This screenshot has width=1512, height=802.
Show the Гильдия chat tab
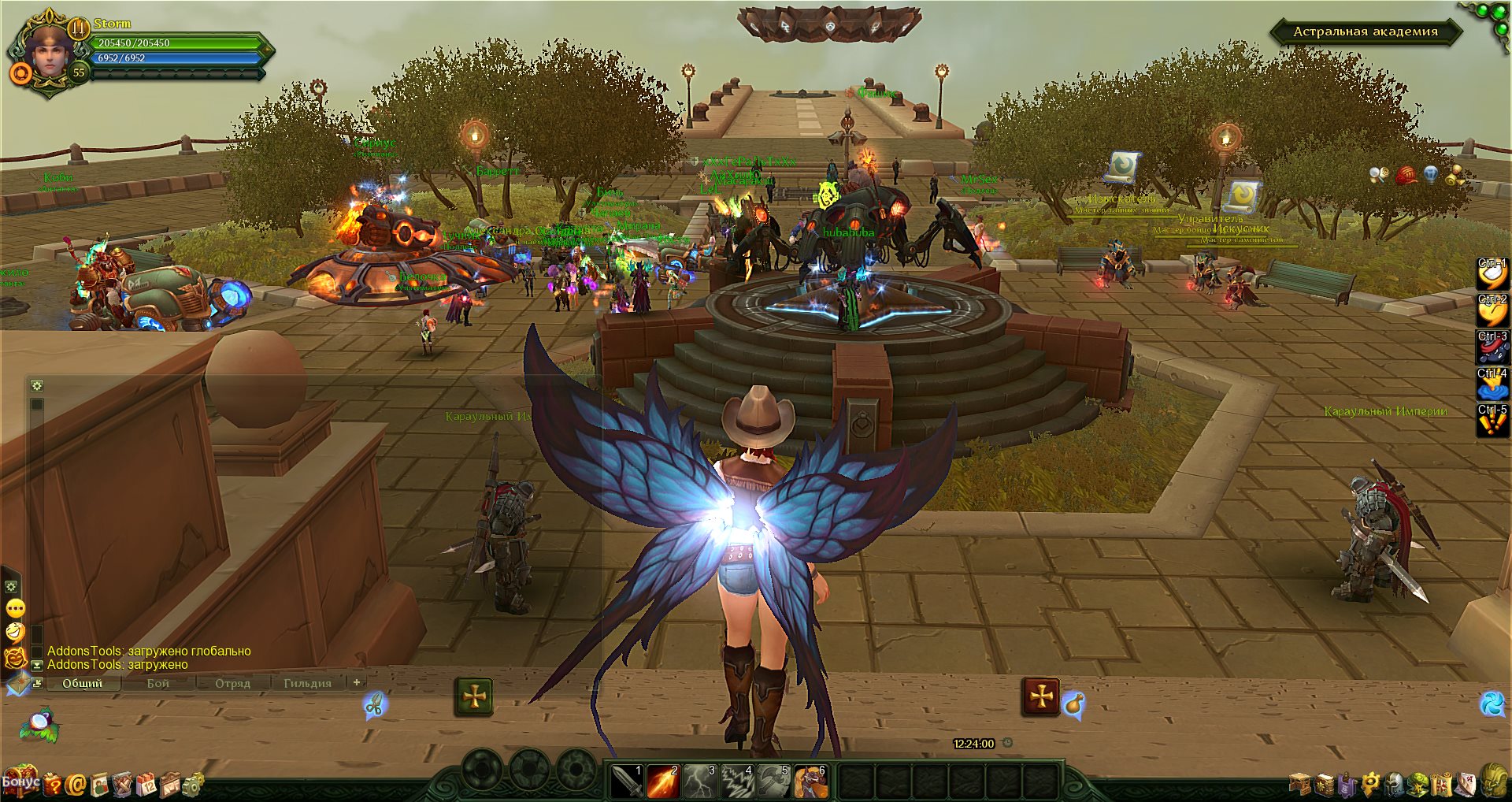307,683
